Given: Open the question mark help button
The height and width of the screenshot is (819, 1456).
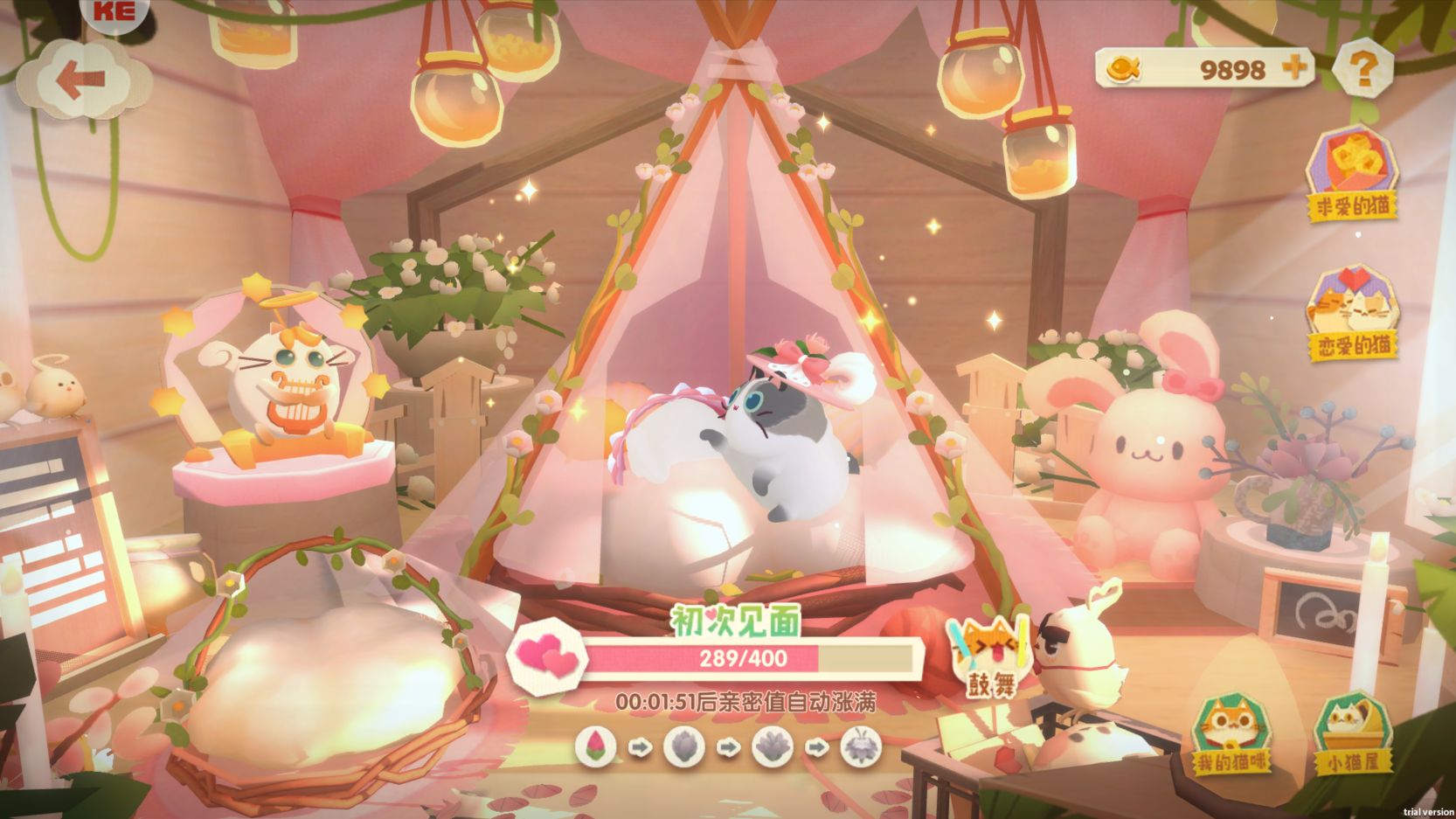Looking at the screenshot, I should (x=1362, y=67).
